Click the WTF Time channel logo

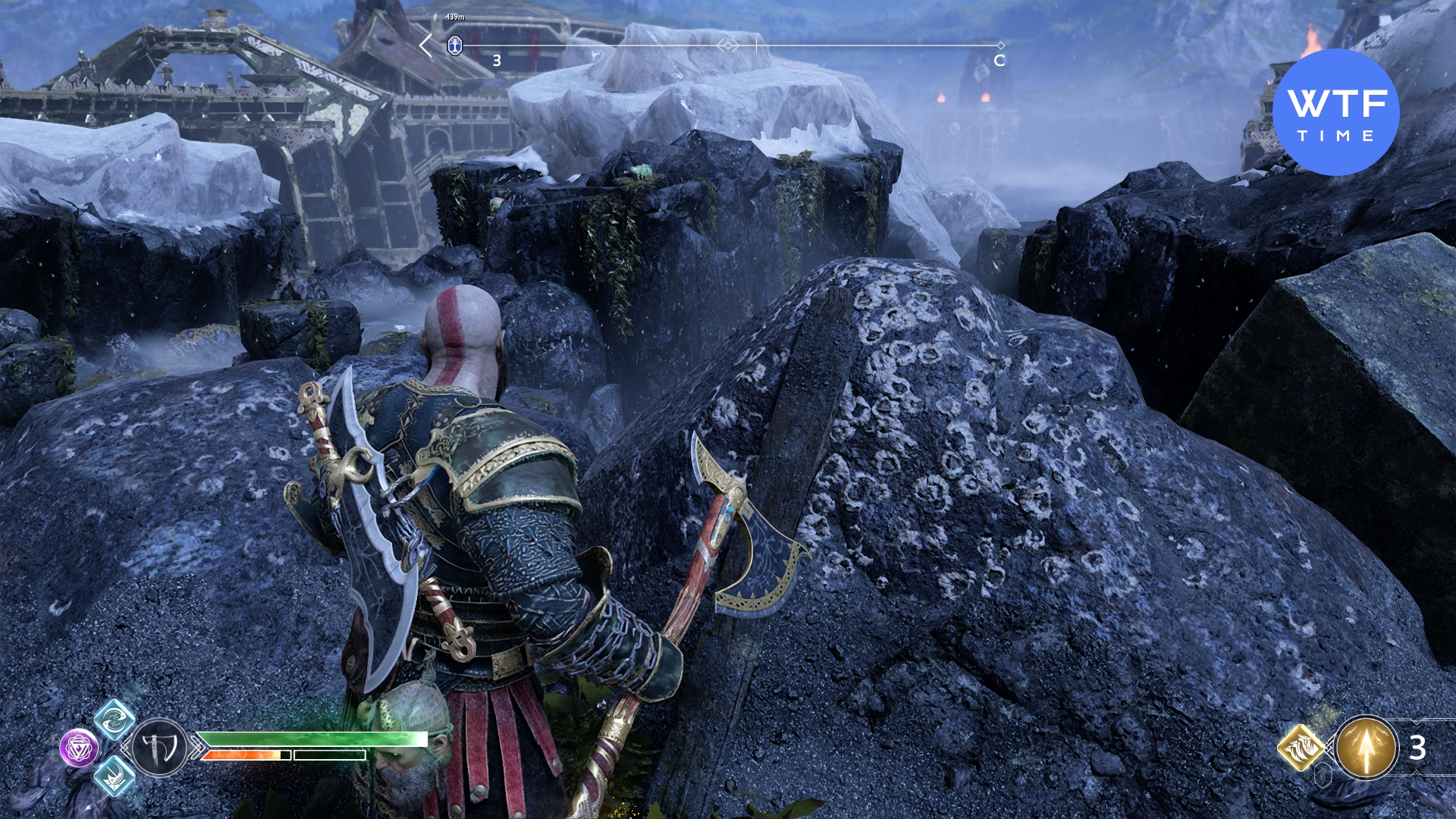1335,112
